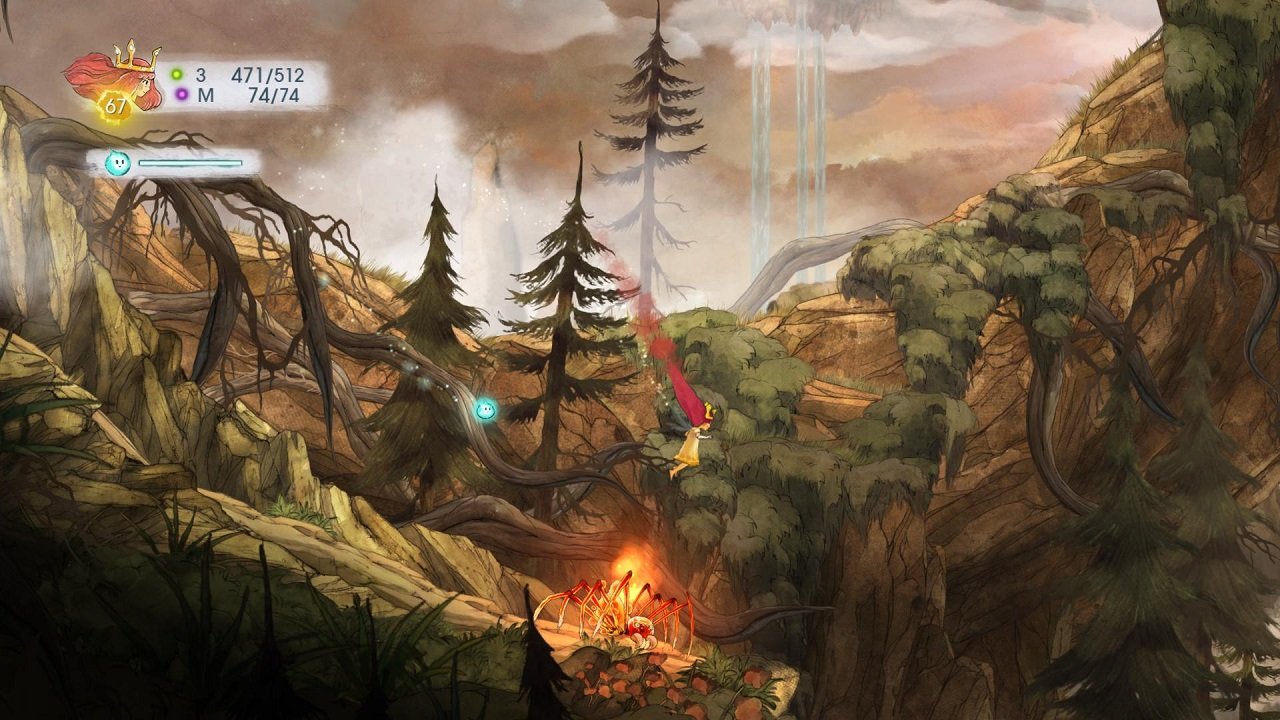
Task: Select the Igniculus face icon
Action: coord(116,160)
